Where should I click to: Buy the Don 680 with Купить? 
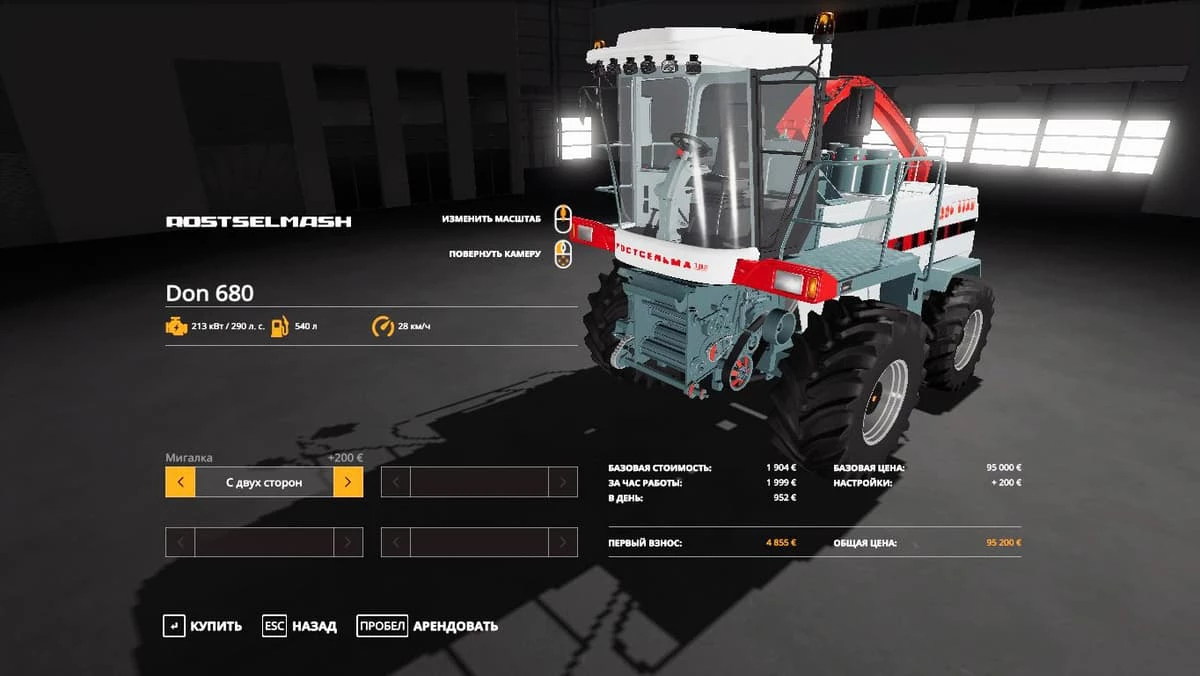[x=203, y=626]
